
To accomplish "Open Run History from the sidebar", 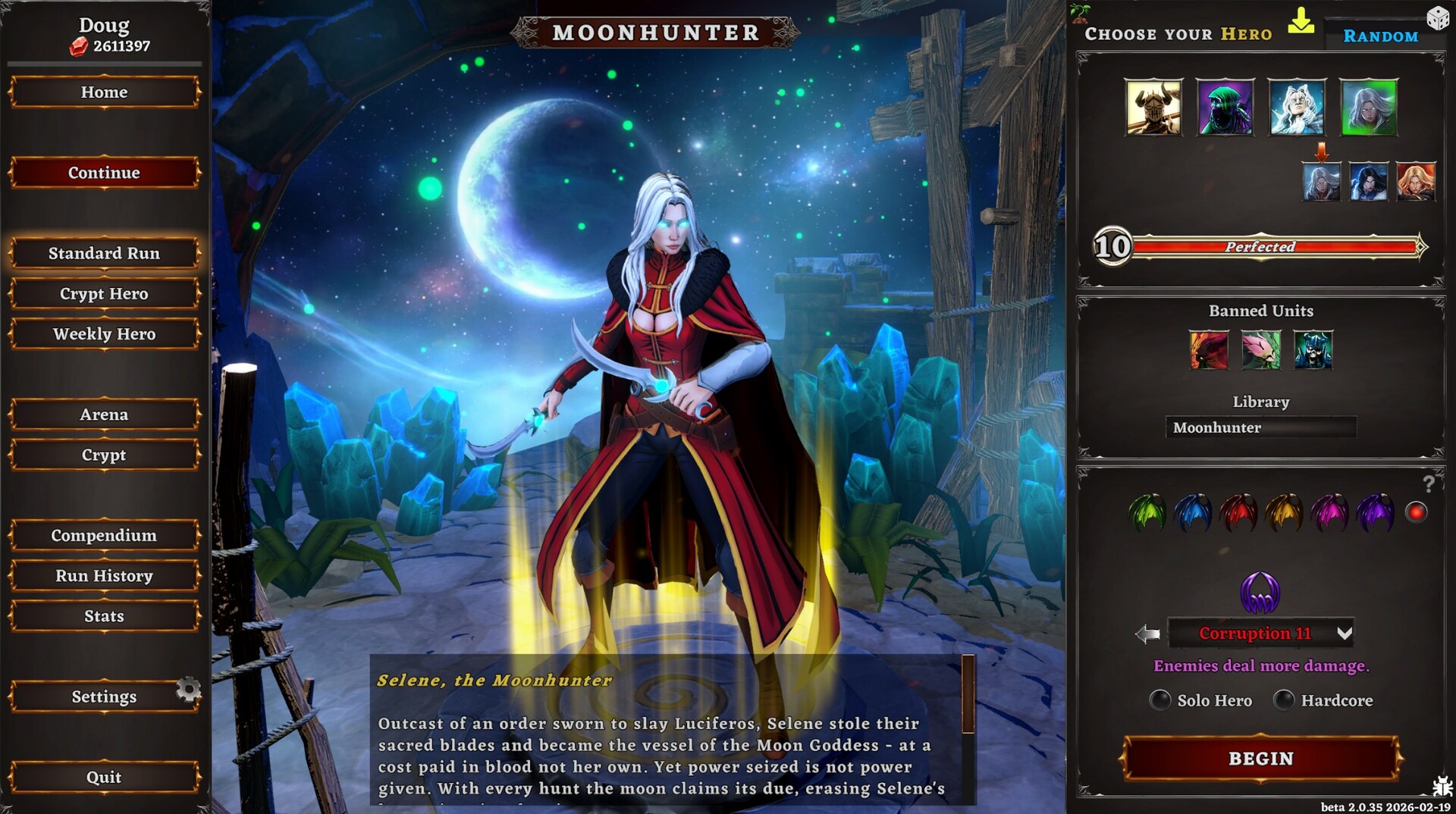I will [104, 575].
